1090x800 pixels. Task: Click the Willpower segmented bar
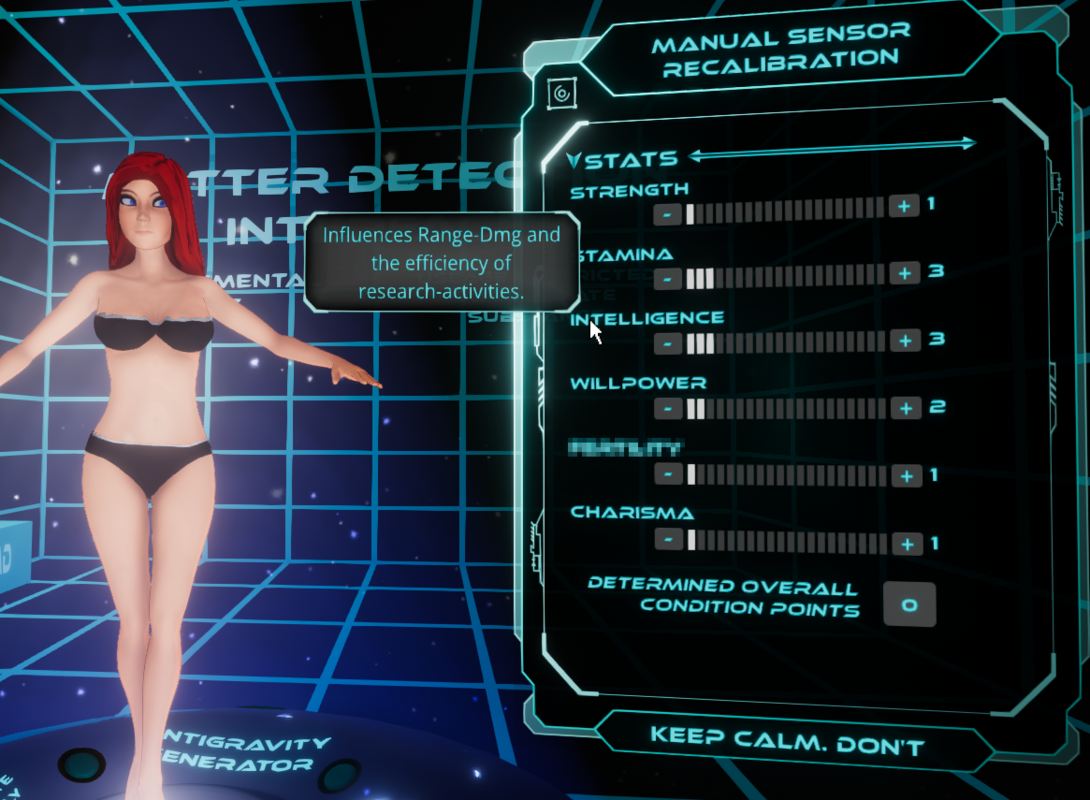[x=787, y=408]
